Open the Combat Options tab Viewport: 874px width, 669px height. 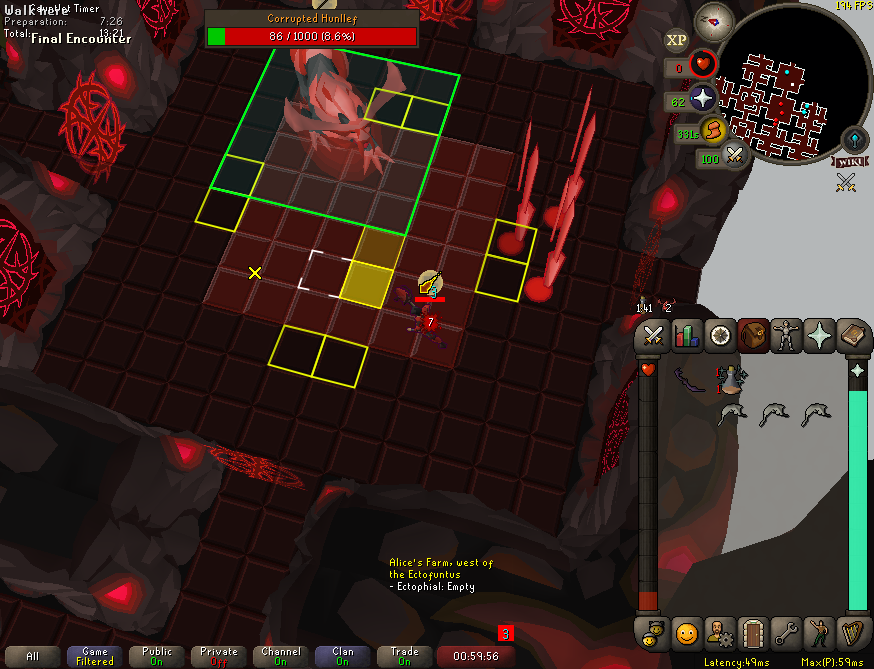tap(654, 336)
